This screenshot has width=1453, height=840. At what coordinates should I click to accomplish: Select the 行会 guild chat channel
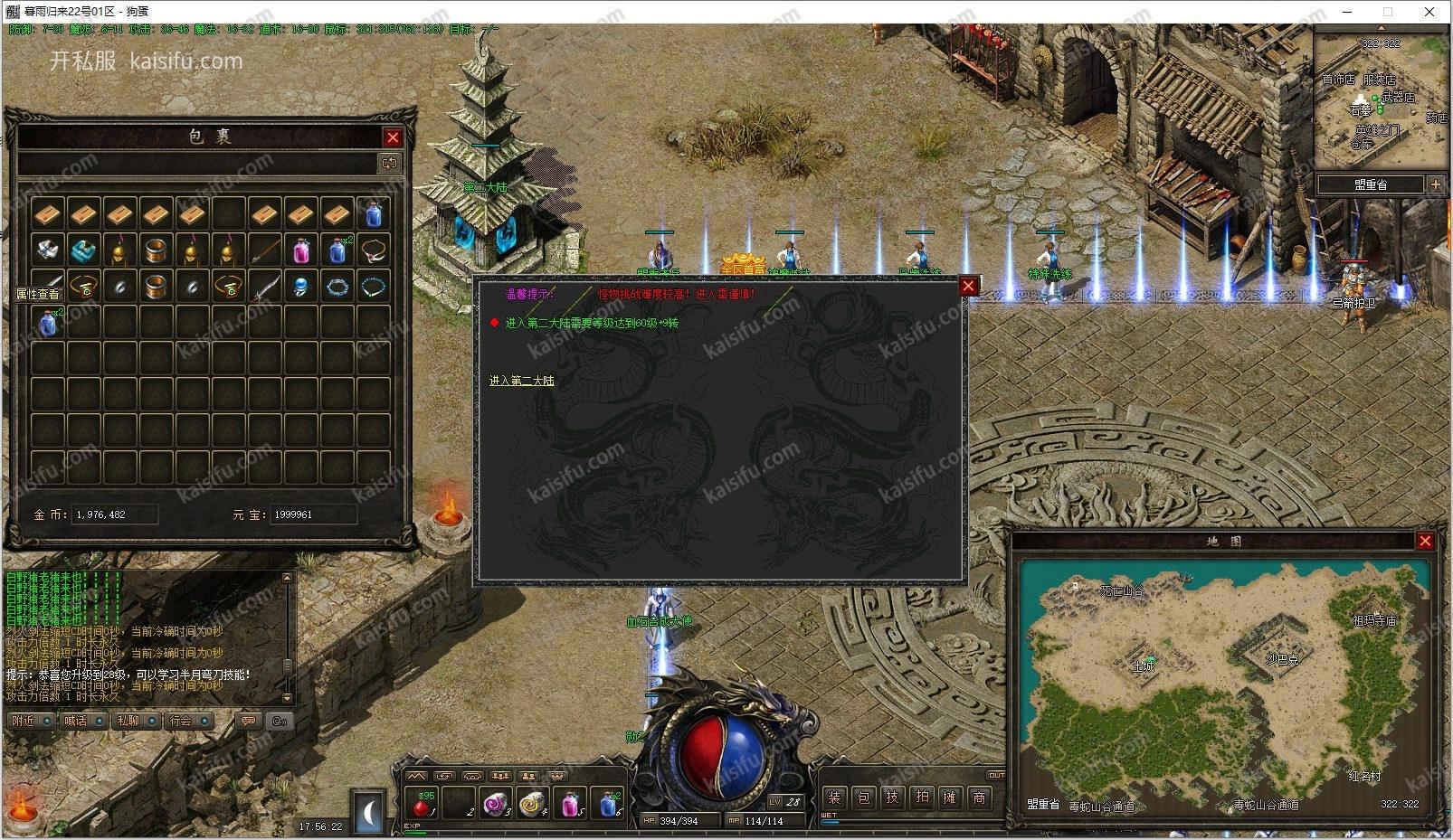(181, 721)
